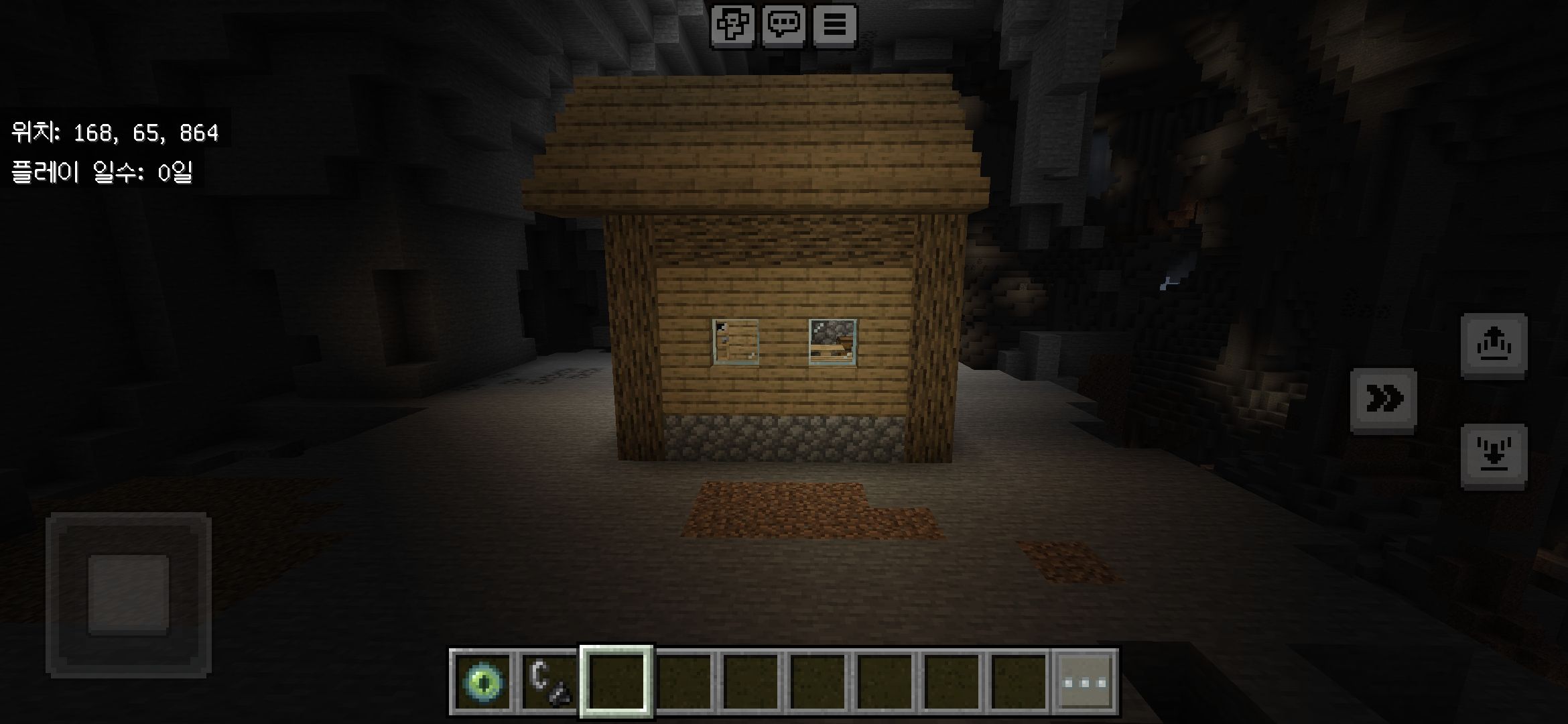The width and height of the screenshot is (1568, 724).
Task: Open the chat speech bubble button
Action: click(783, 26)
